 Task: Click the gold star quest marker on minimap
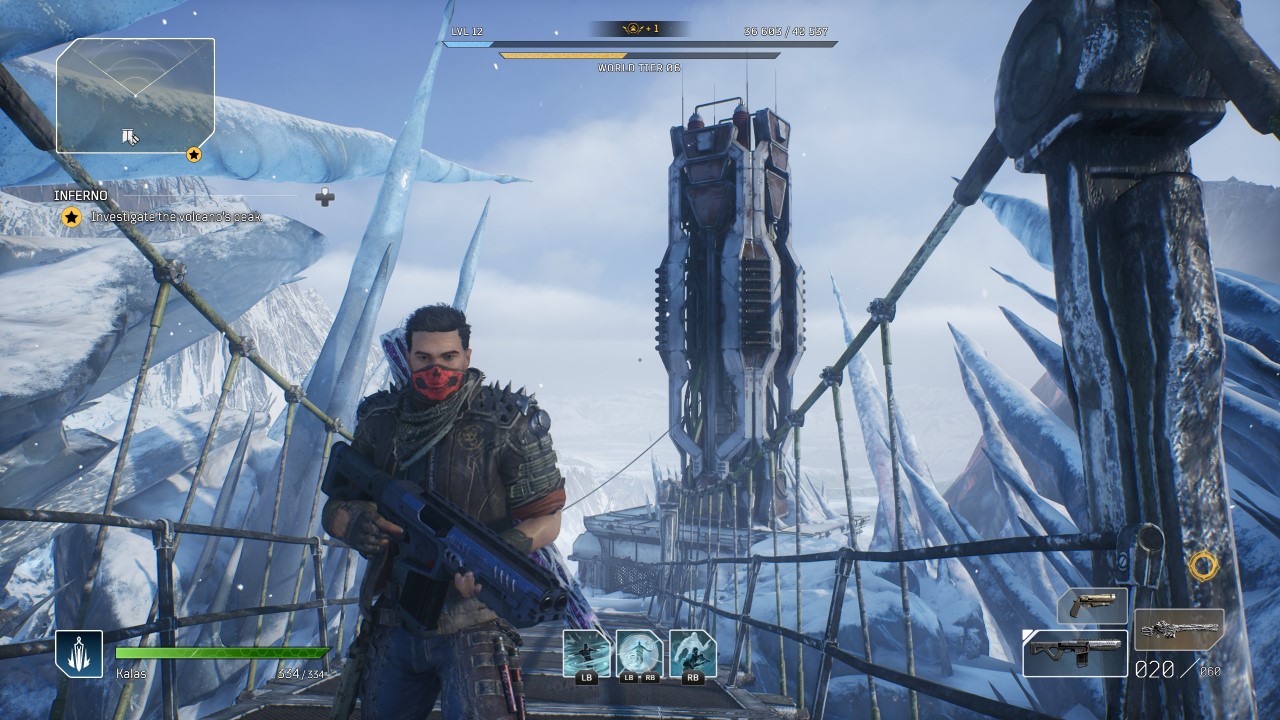(194, 154)
